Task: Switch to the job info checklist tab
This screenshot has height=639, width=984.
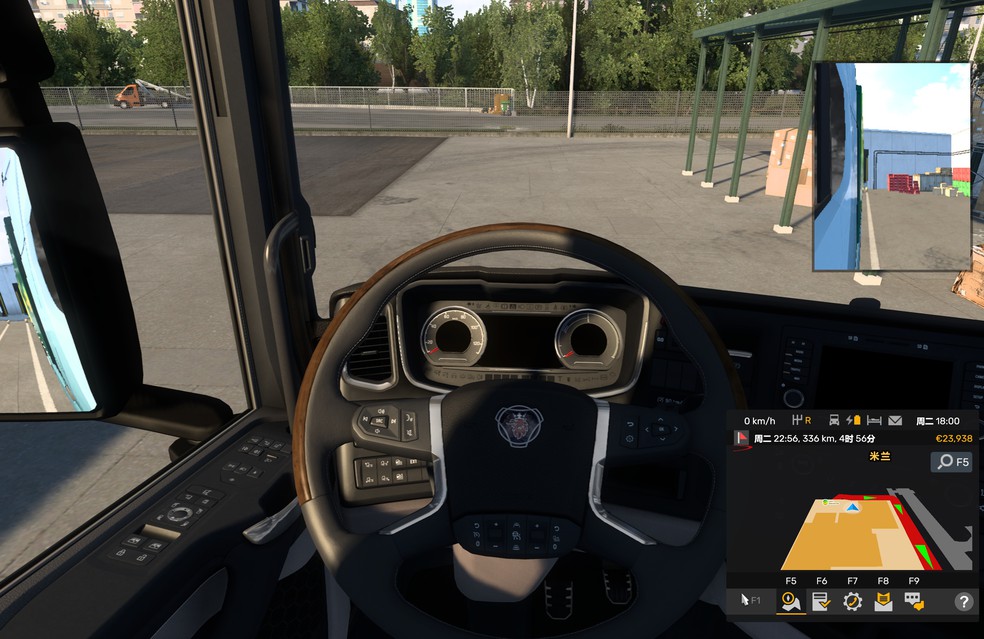Action: [x=821, y=601]
